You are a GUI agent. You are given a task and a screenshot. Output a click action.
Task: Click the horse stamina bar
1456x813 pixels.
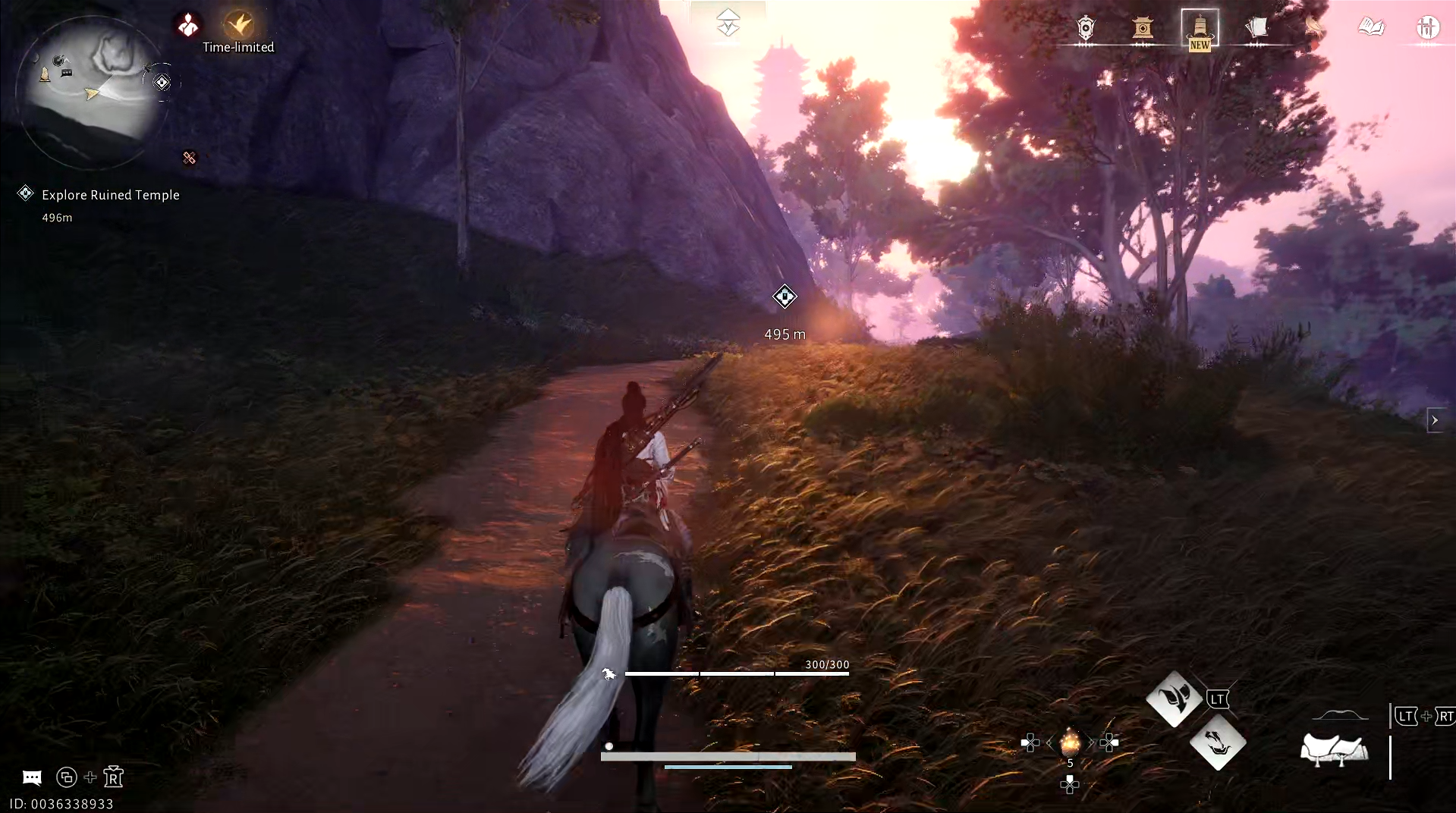point(736,673)
